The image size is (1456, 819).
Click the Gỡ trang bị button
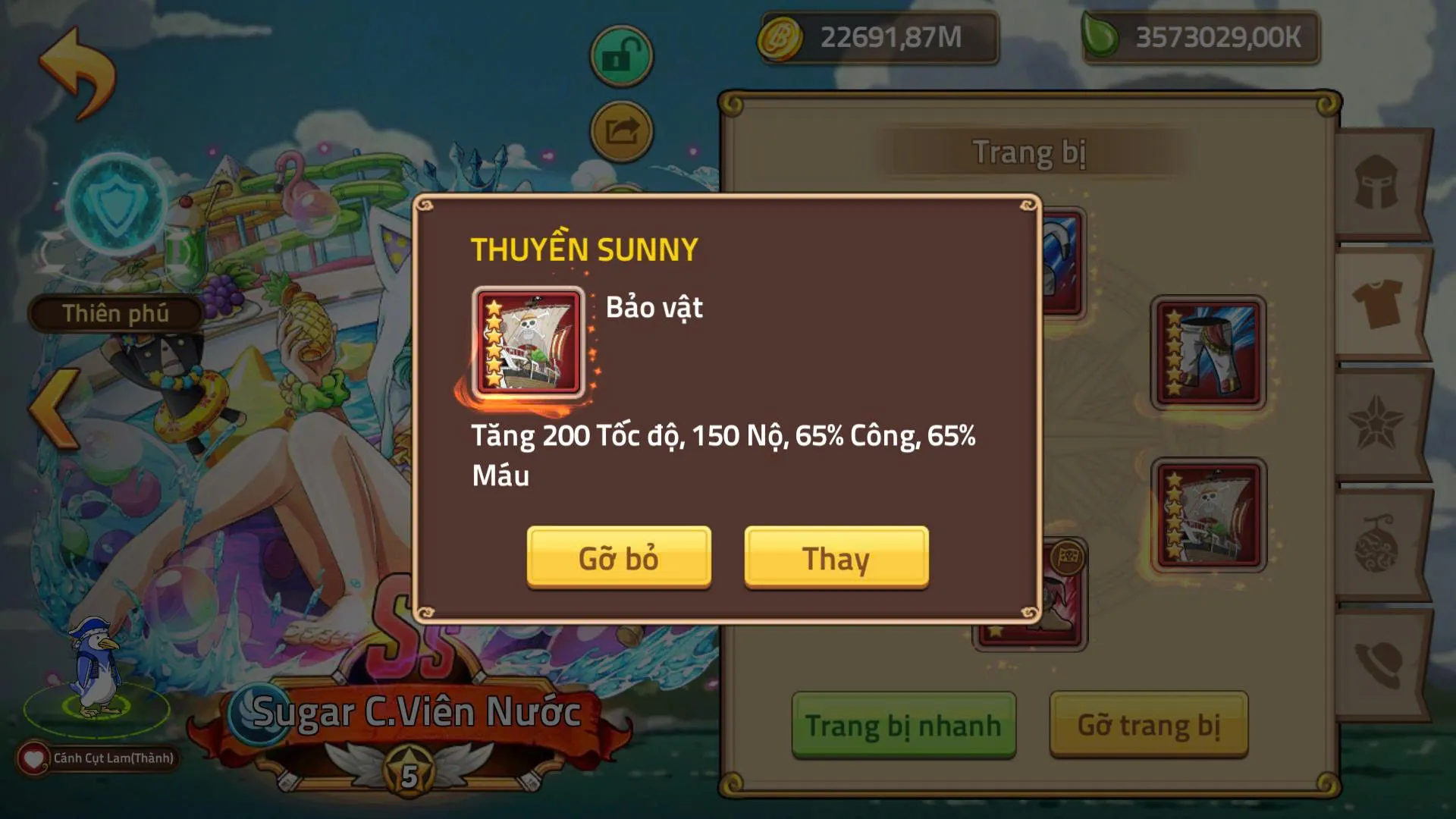click(1147, 724)
